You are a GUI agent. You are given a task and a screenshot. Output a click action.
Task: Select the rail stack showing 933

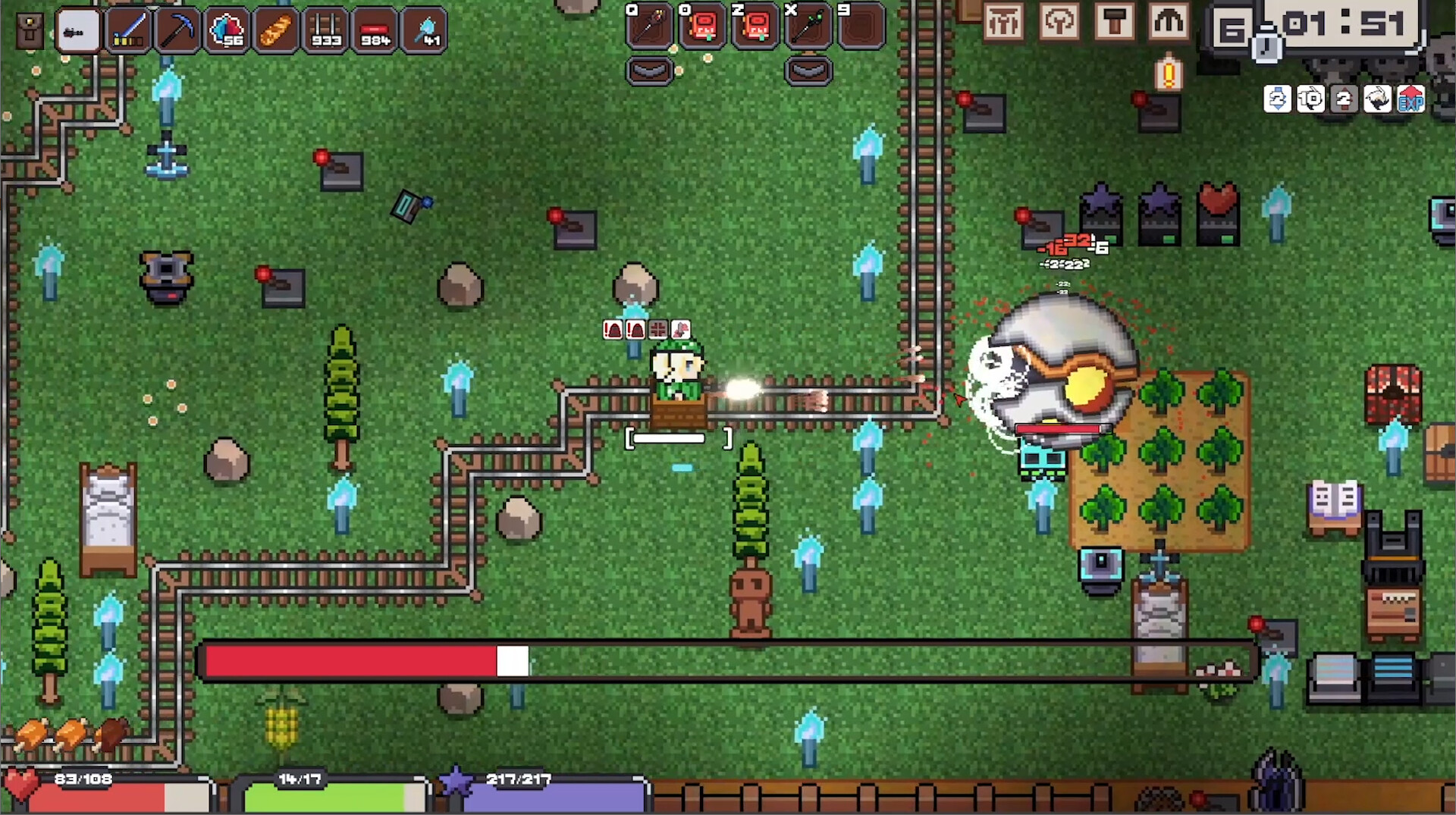point(325,30)
